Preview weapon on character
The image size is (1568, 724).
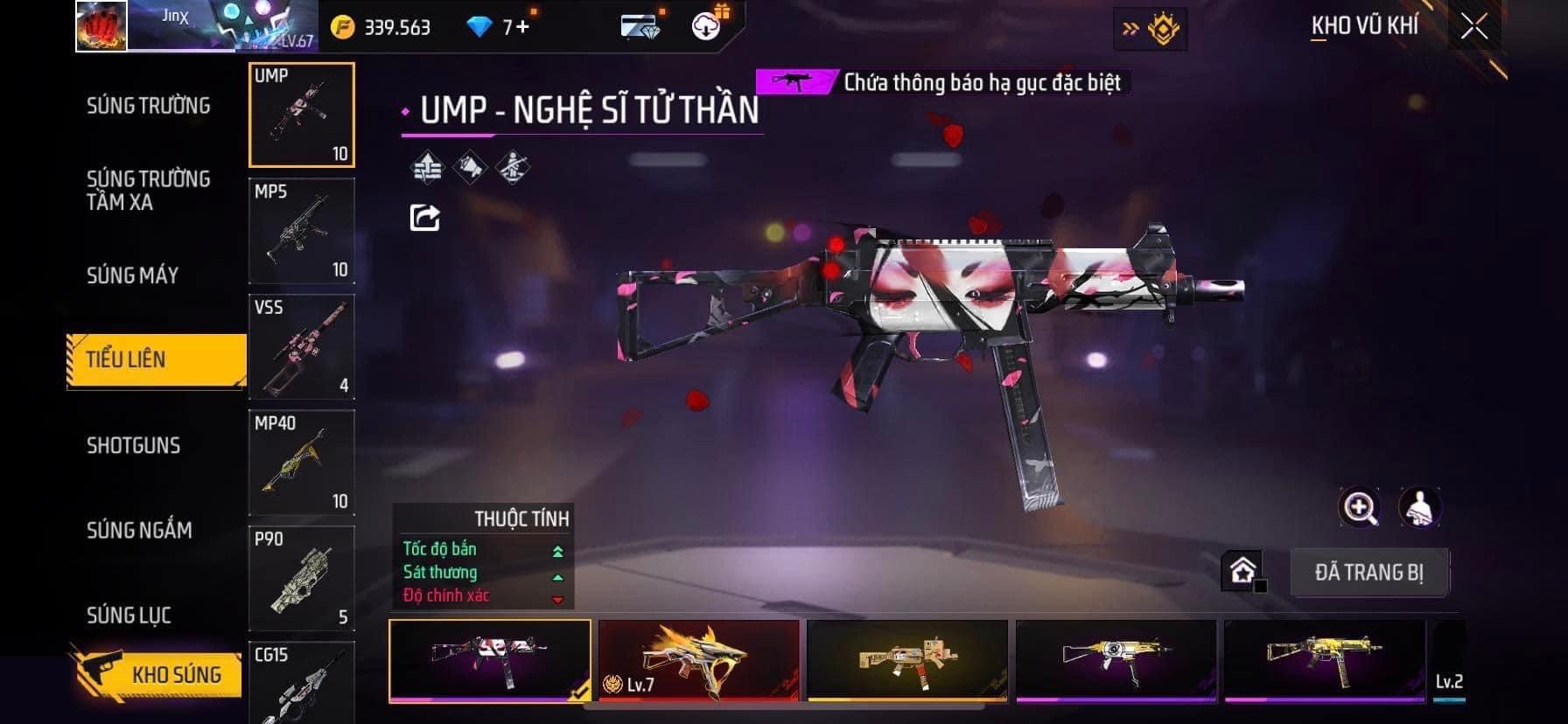[1419, 507]
